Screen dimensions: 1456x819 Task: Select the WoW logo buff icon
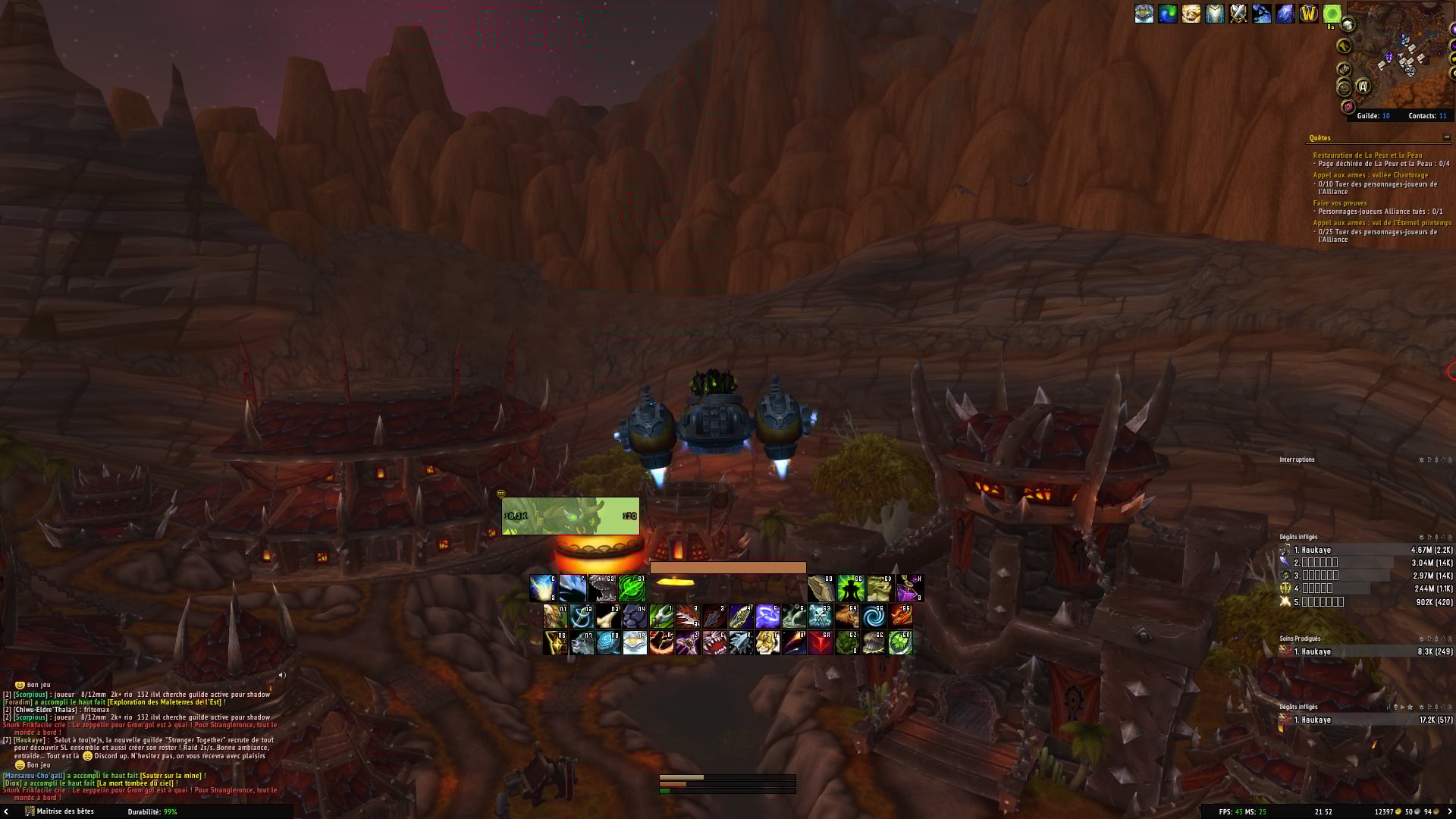(x=1308, y=14)
